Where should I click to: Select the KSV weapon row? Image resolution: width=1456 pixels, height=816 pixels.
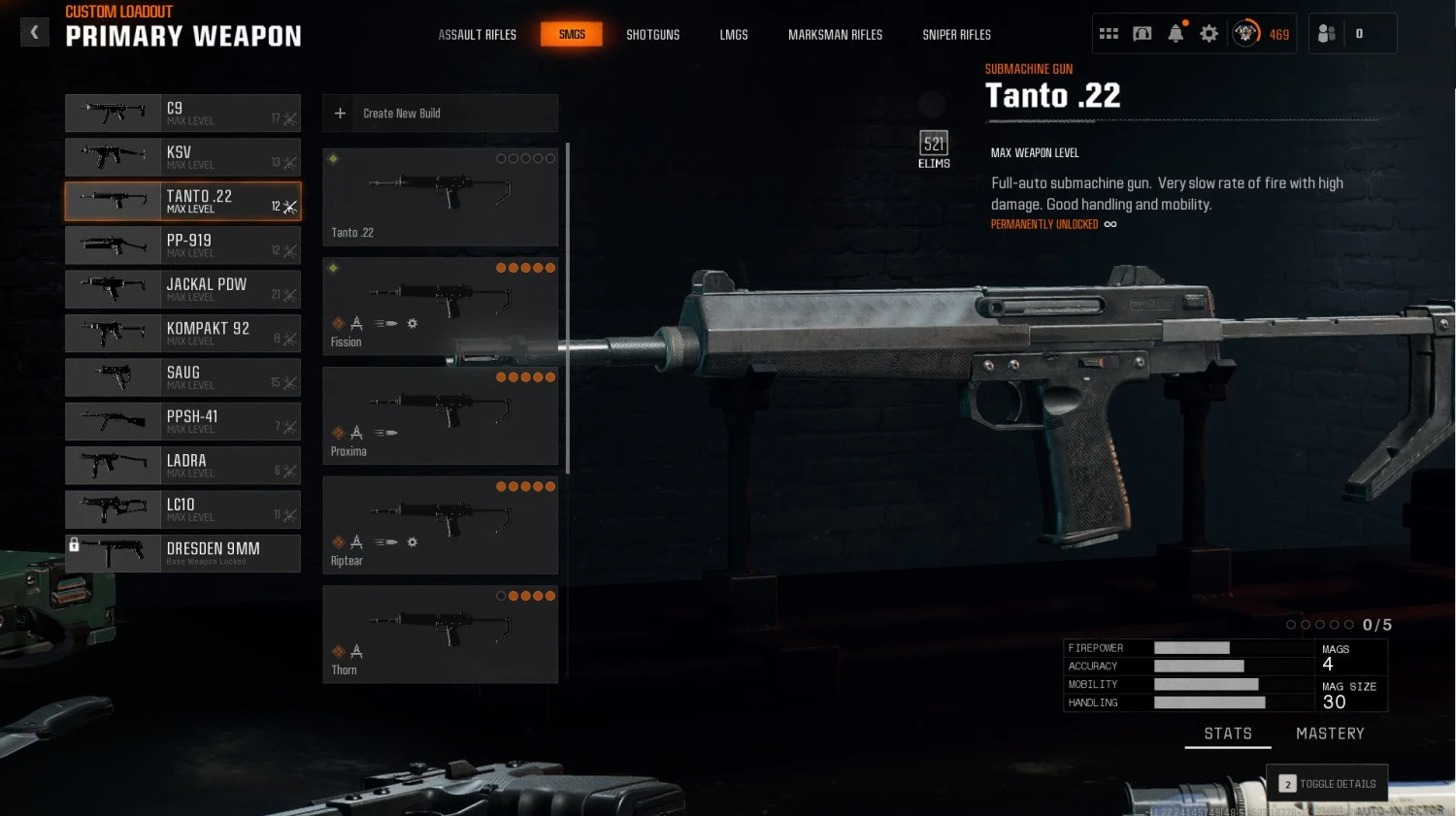[182, 157]
